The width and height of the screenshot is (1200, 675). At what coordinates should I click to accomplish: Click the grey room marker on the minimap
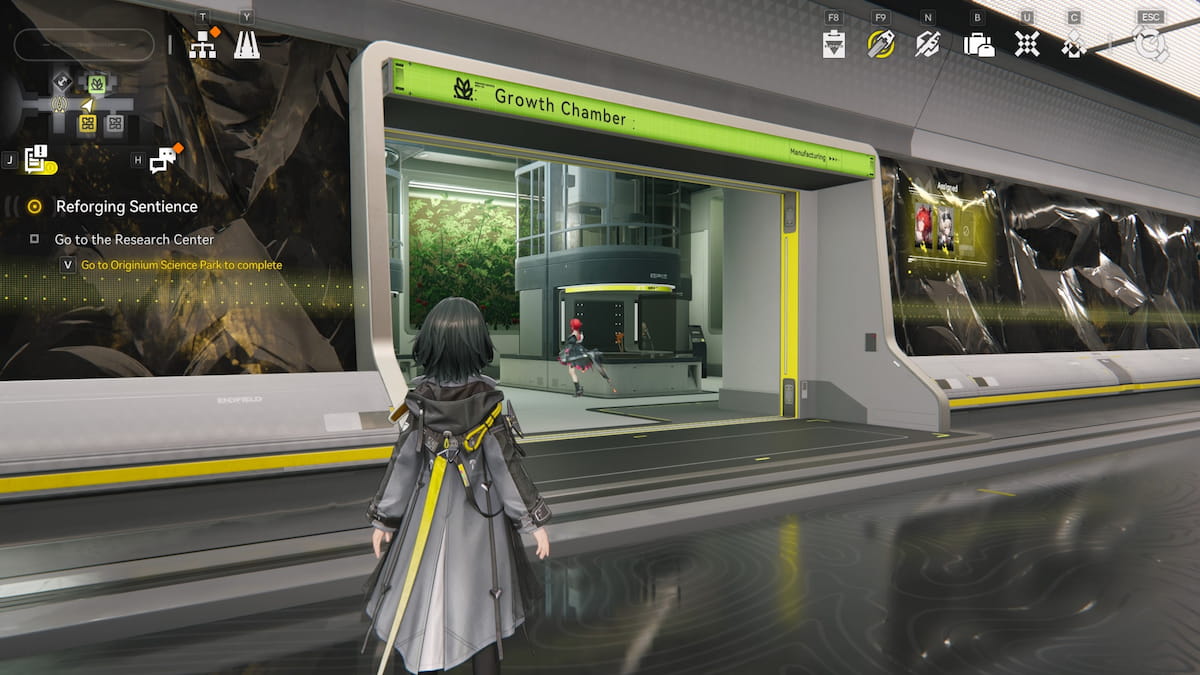(115, 123)
